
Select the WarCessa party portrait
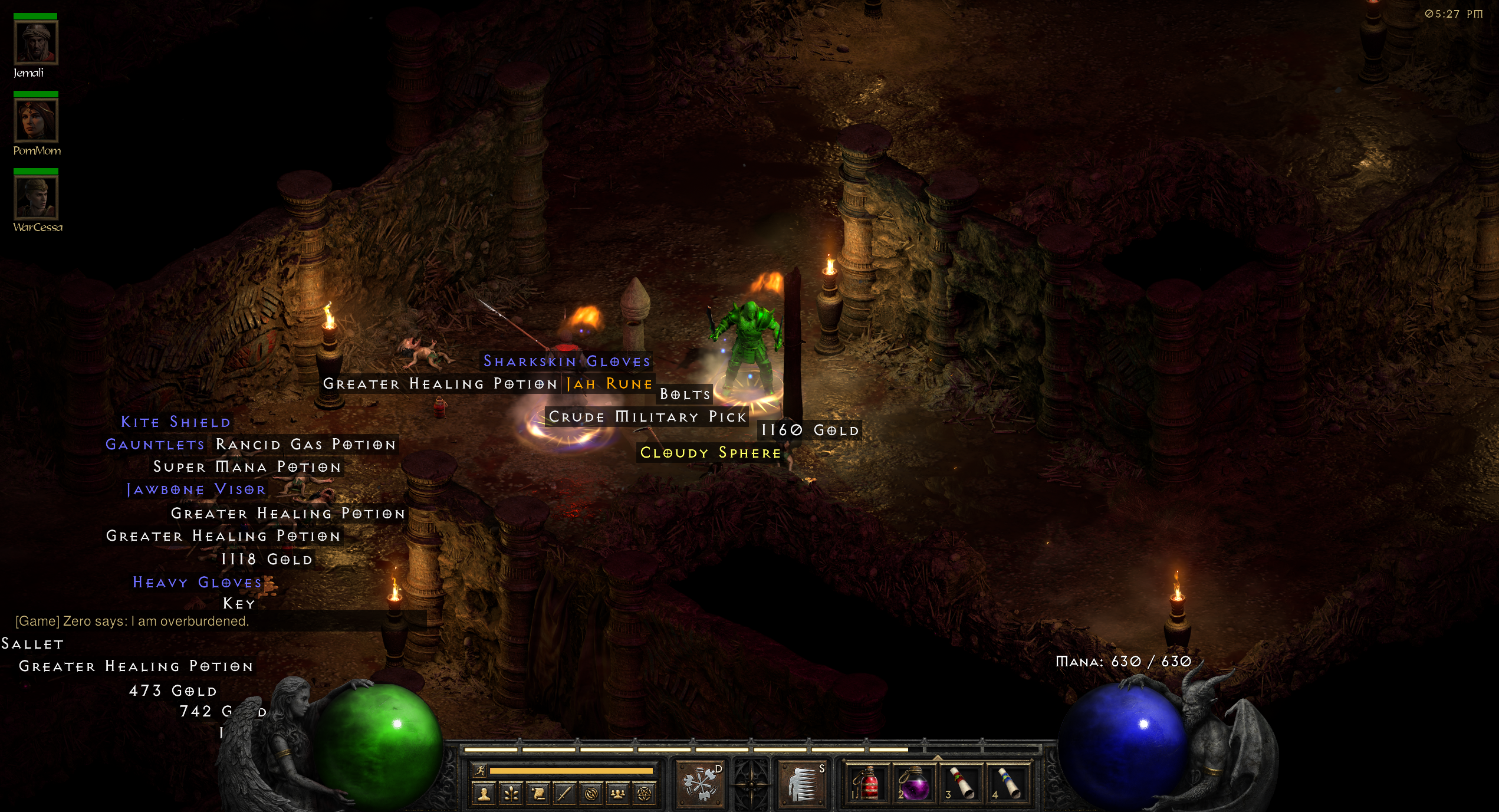[x=36, y=198]
